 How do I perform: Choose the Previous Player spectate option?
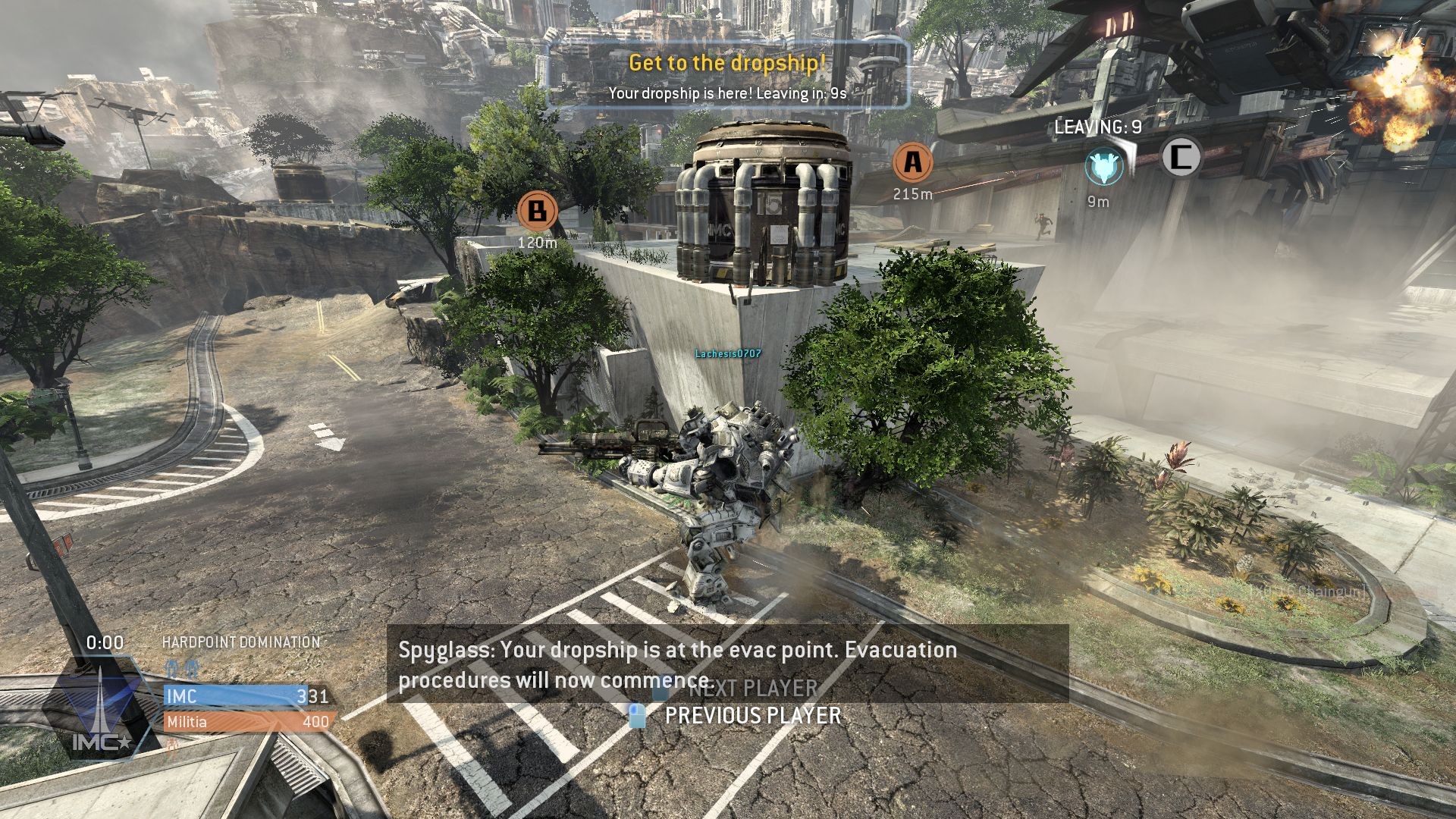pyautogui.click(x=752, y=716)
